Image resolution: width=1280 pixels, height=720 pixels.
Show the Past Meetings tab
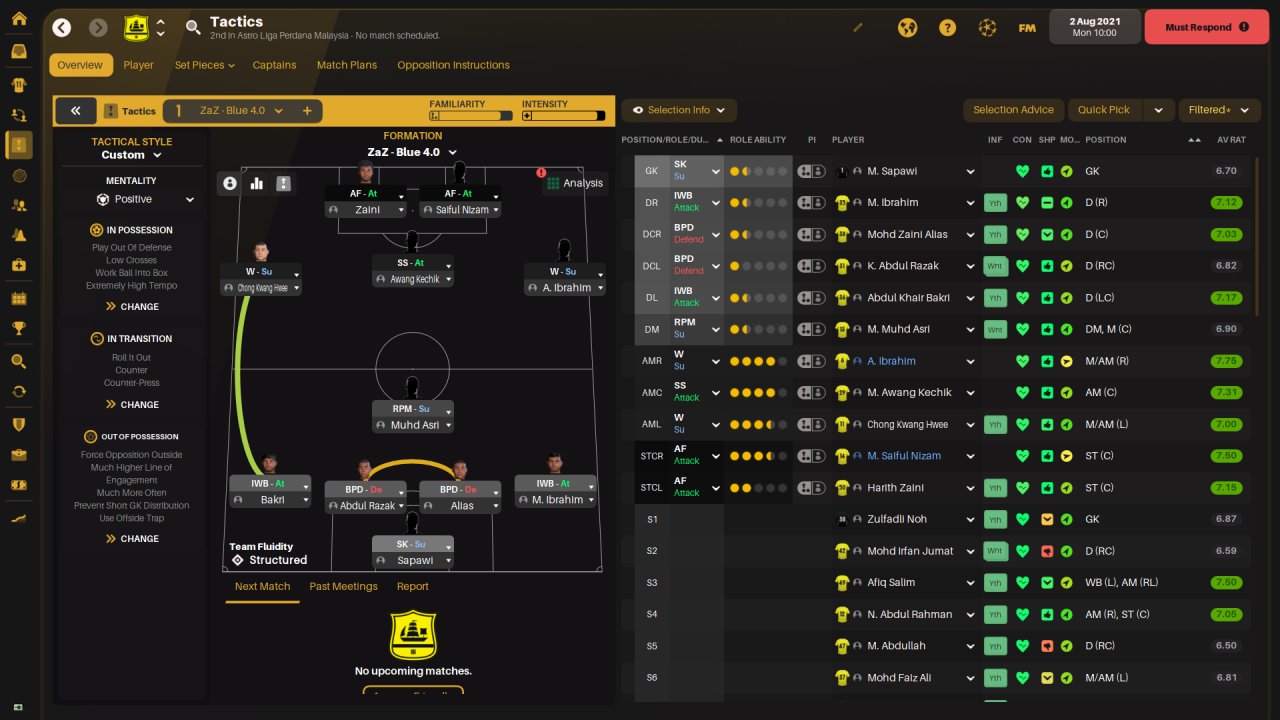[x=343, y=587]
